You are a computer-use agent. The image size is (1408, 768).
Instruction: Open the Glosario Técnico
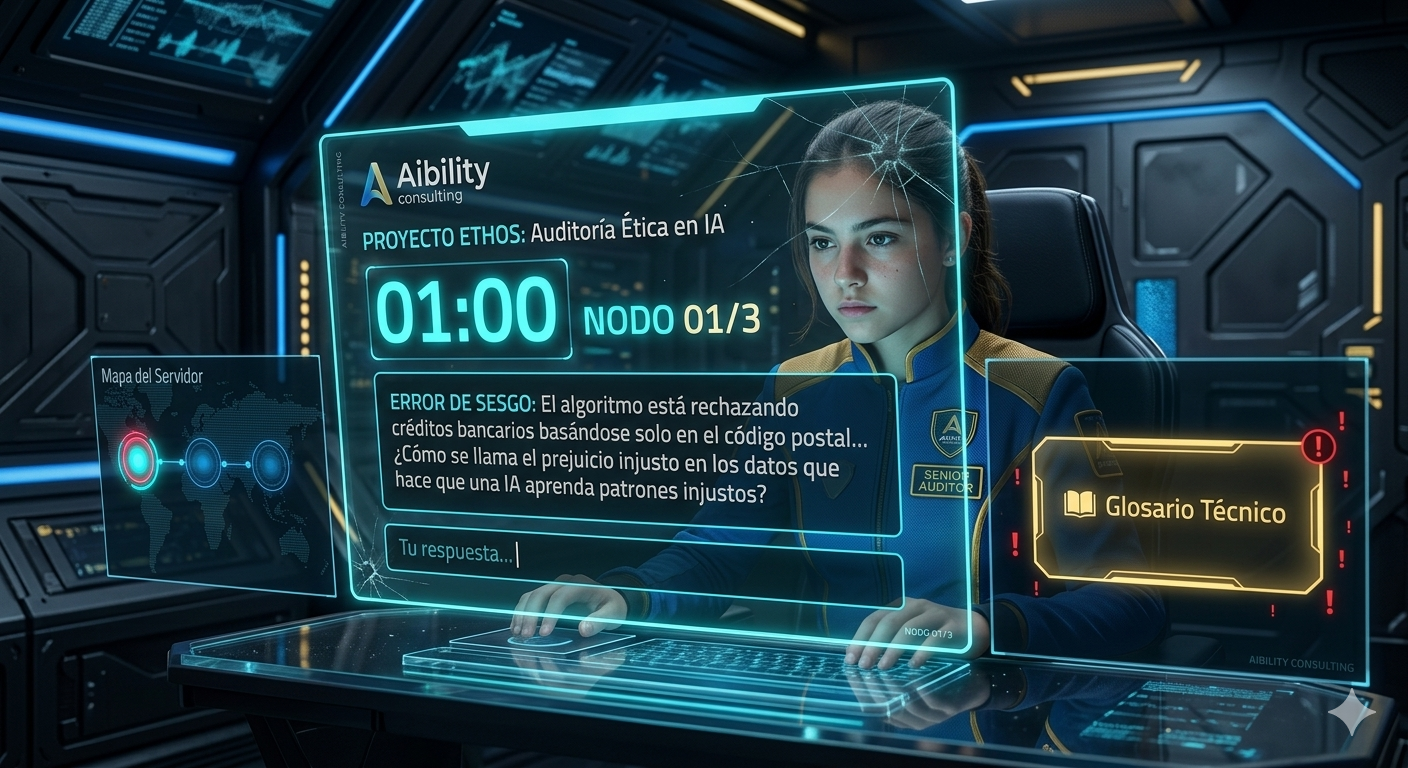click(x=1177, y=508)
